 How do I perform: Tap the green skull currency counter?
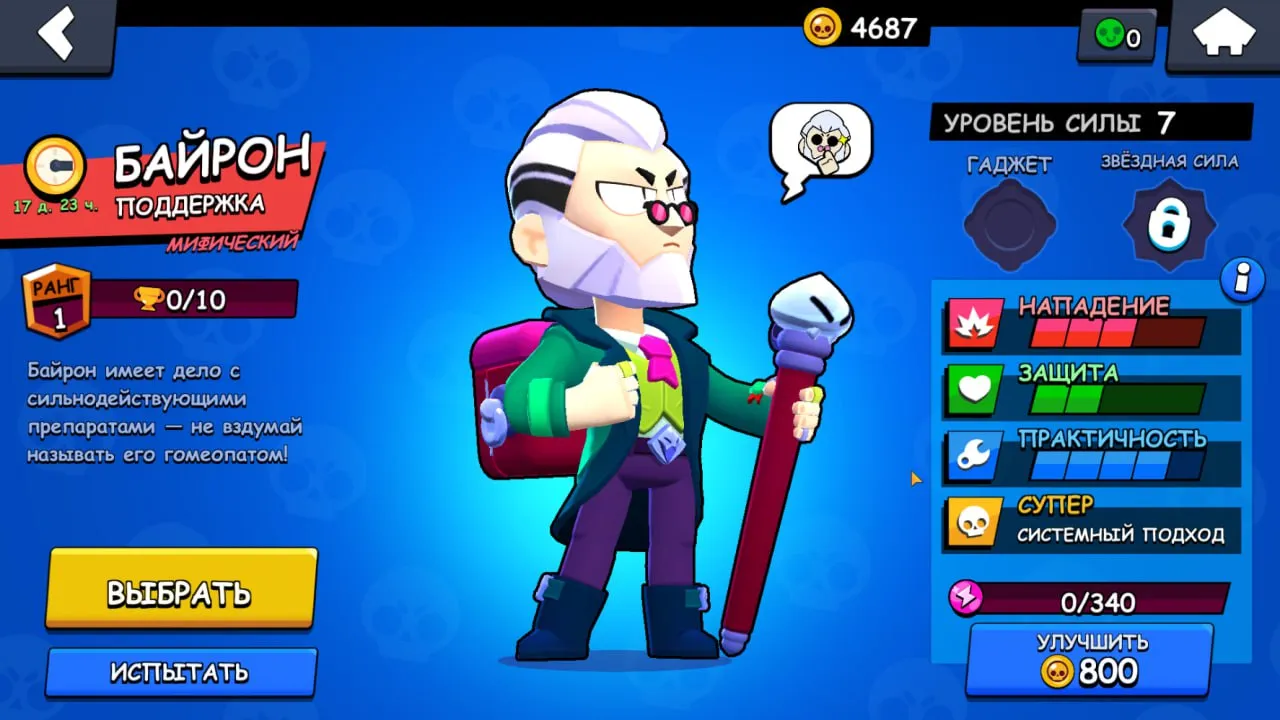tap(1117, 38)
